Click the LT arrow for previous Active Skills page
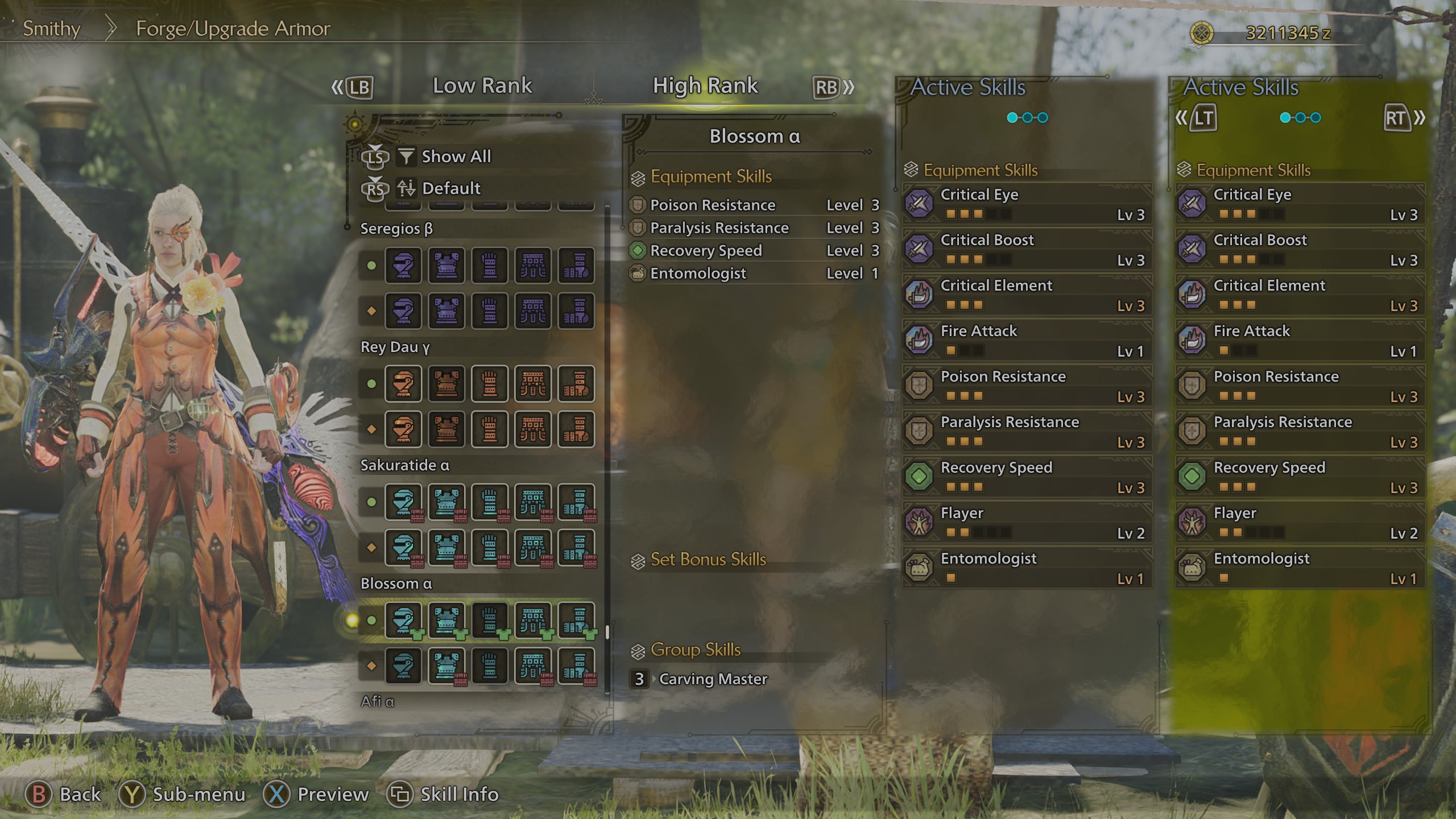The width and height of the screenshot is (1456, 819). [1204, 118]
